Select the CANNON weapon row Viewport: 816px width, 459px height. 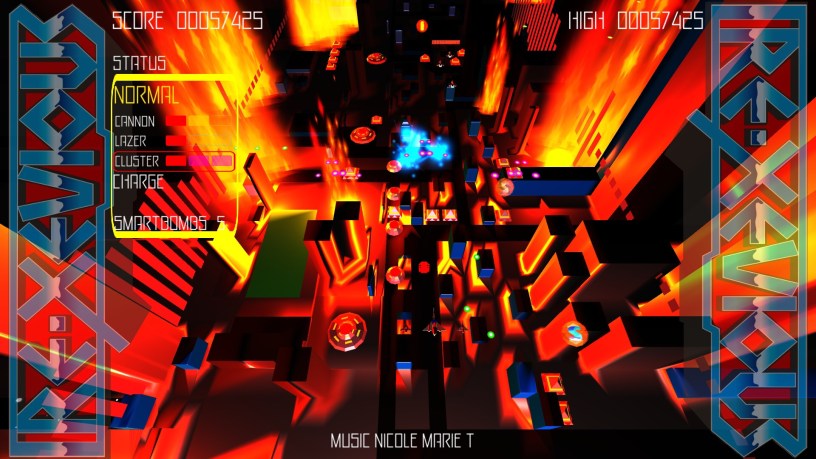coord(170,122)
